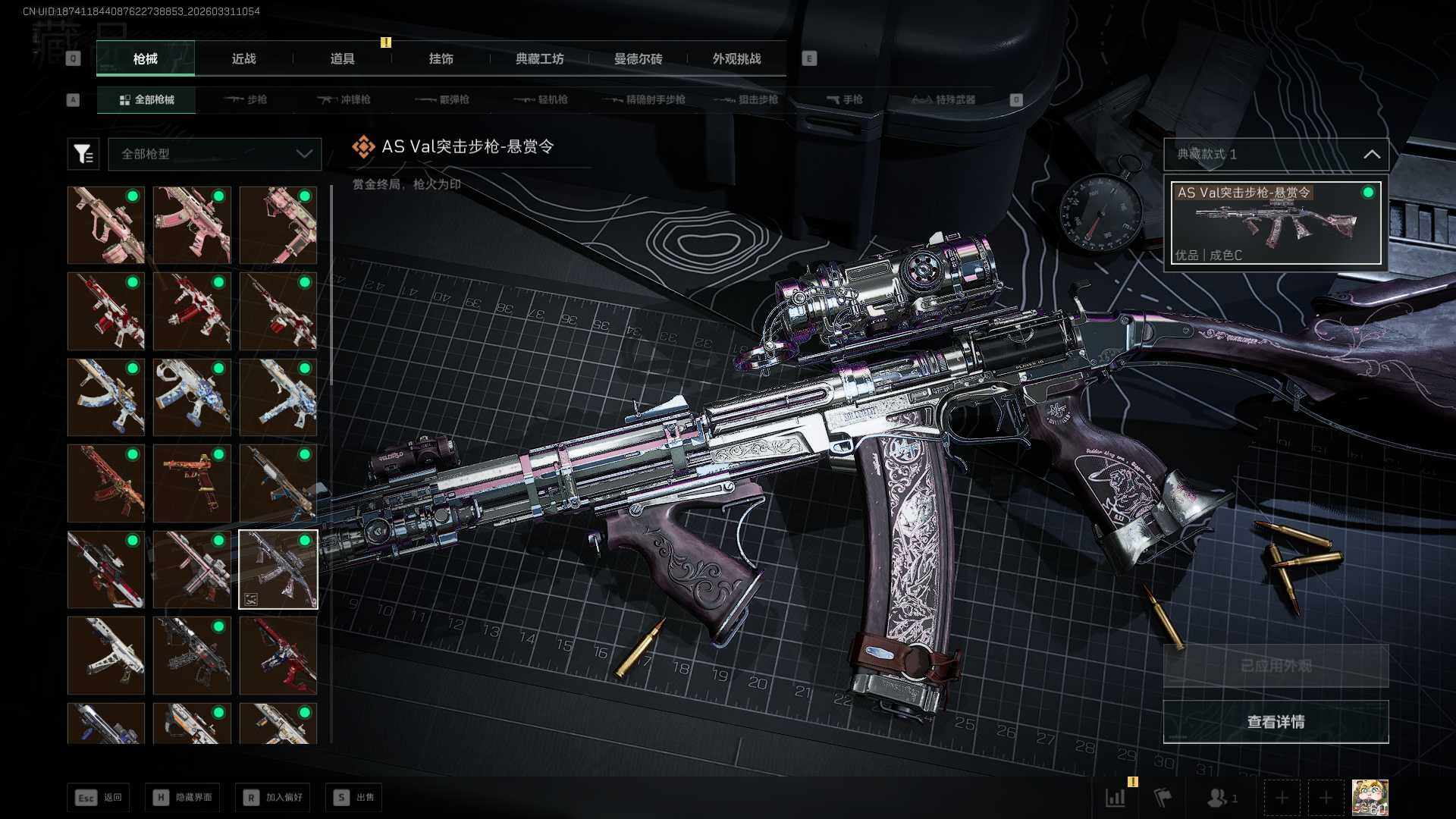
Task: Click the funnel filter icon button
Action: coord(83,154)
